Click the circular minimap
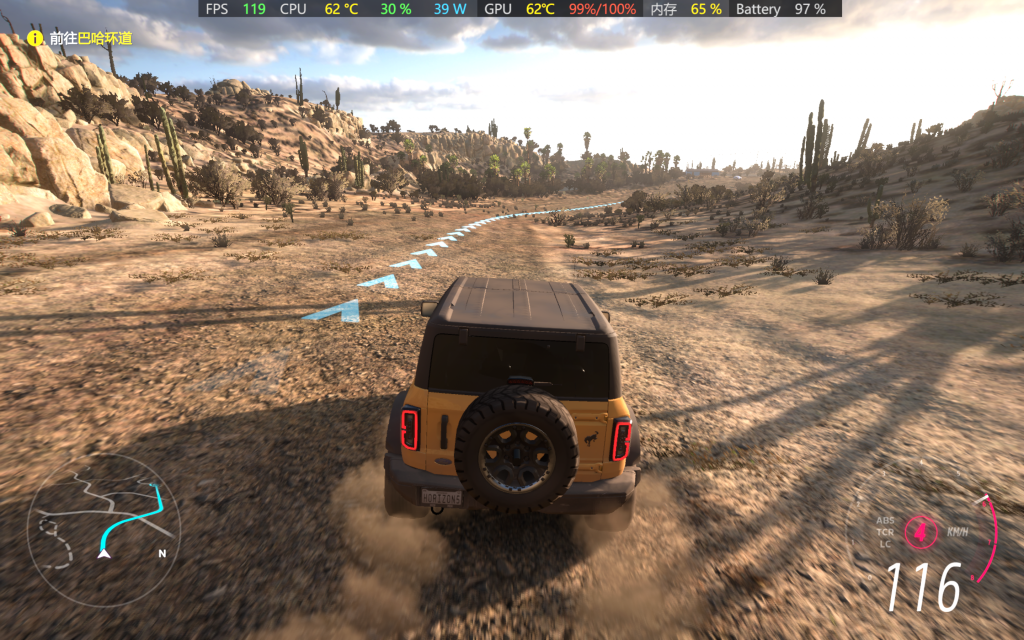1024x640 pixels. tap(103, 530)
